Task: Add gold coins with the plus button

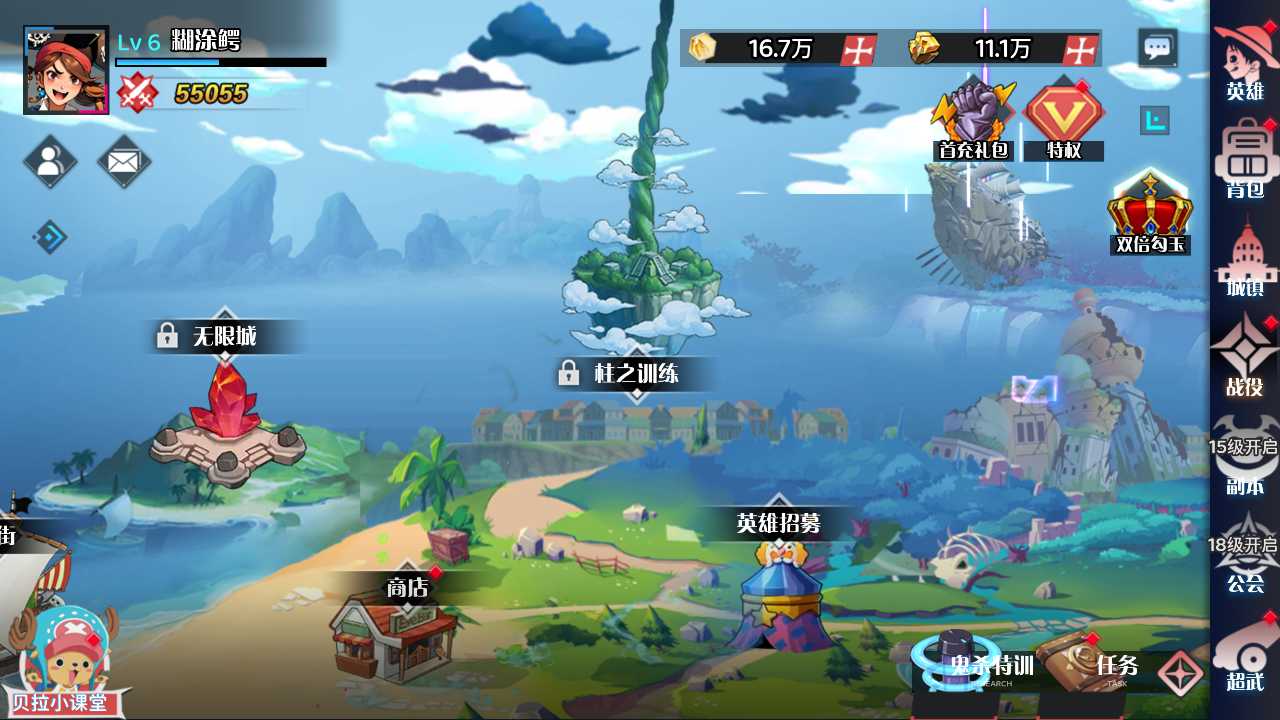Action: pyautogui.click(x=858, y=49)
